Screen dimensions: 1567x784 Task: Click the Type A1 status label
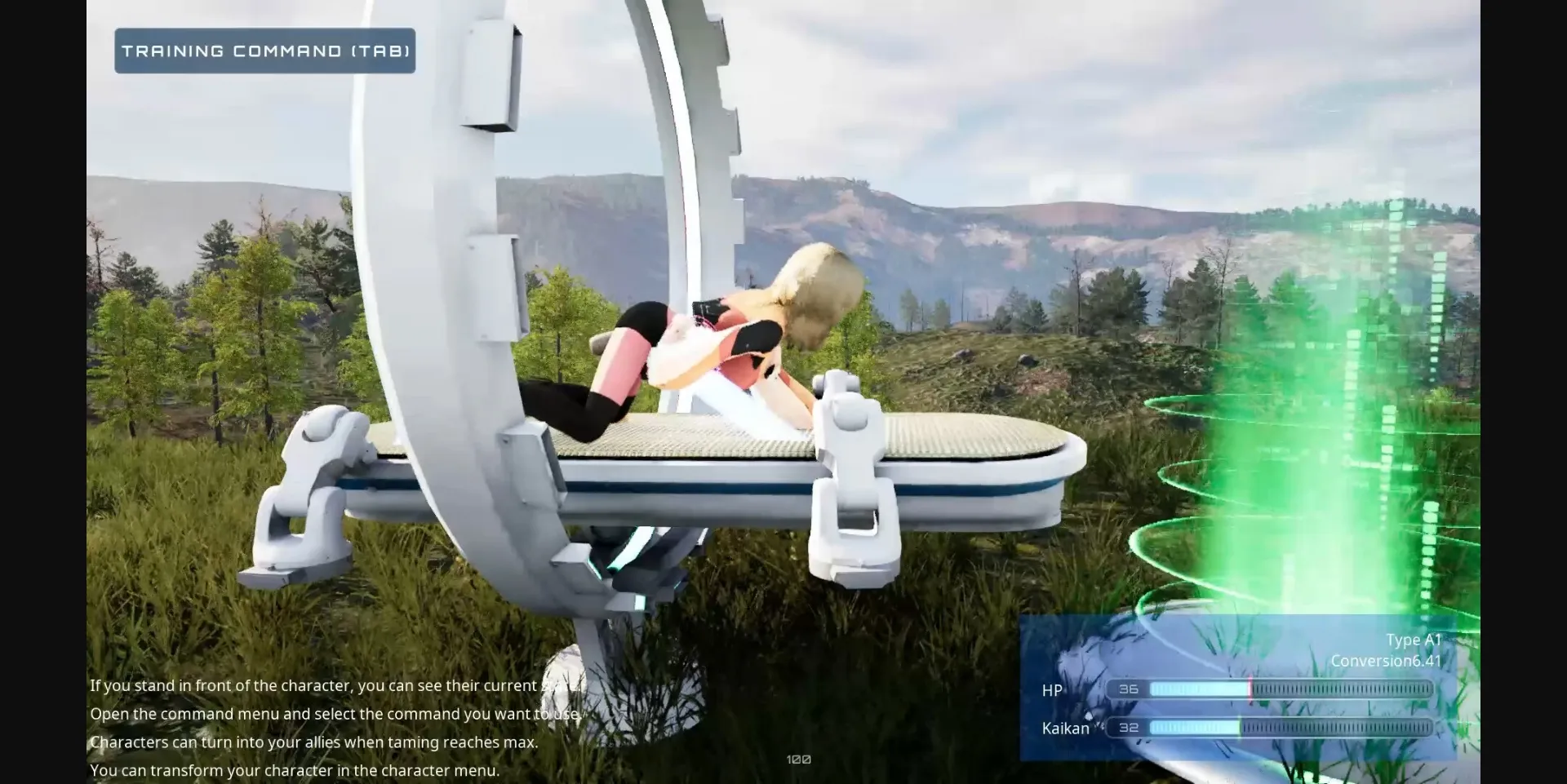pos(1414,640)
